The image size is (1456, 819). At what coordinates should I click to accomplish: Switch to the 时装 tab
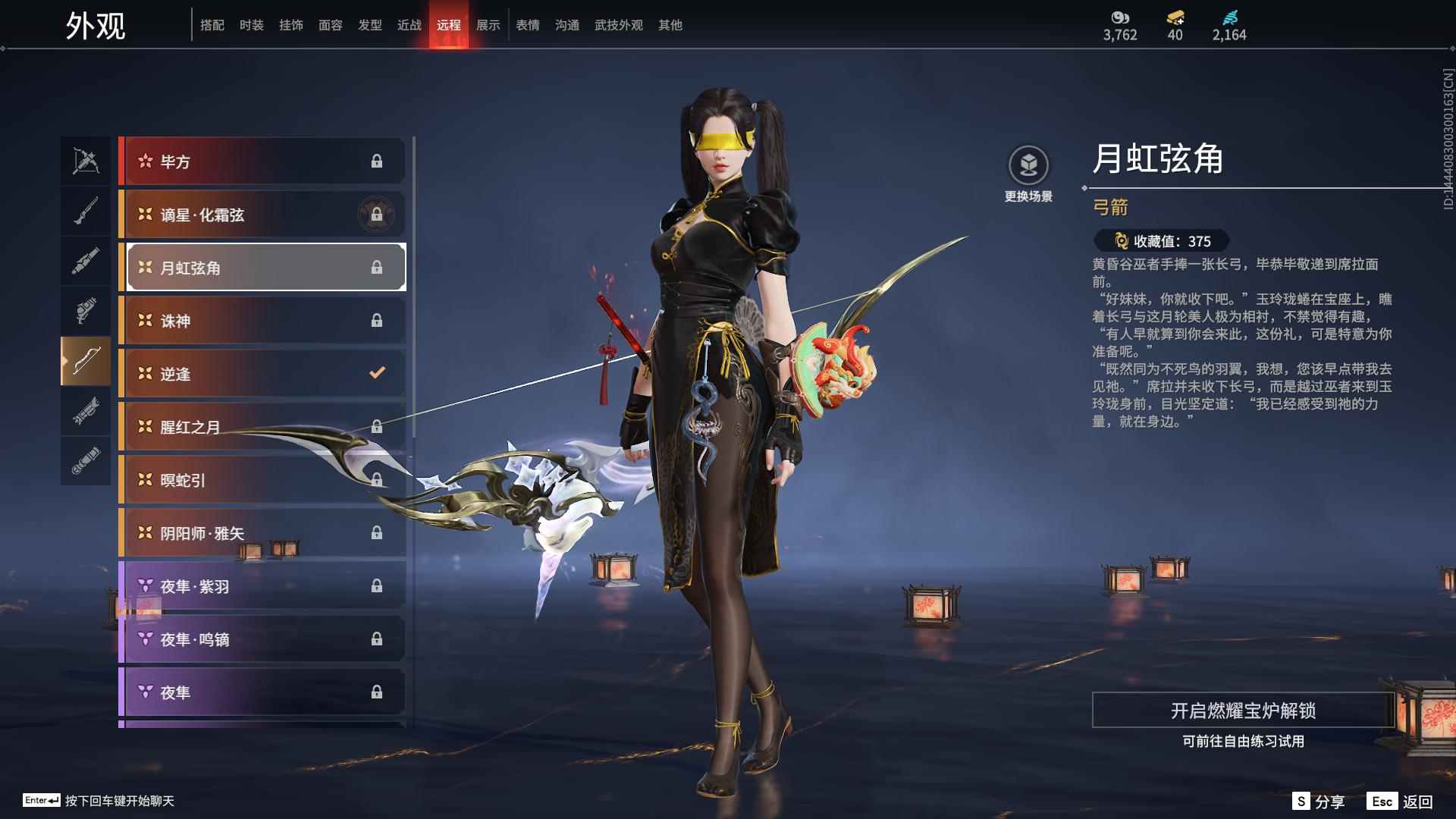pyautogui.click(x=251, y=24)
